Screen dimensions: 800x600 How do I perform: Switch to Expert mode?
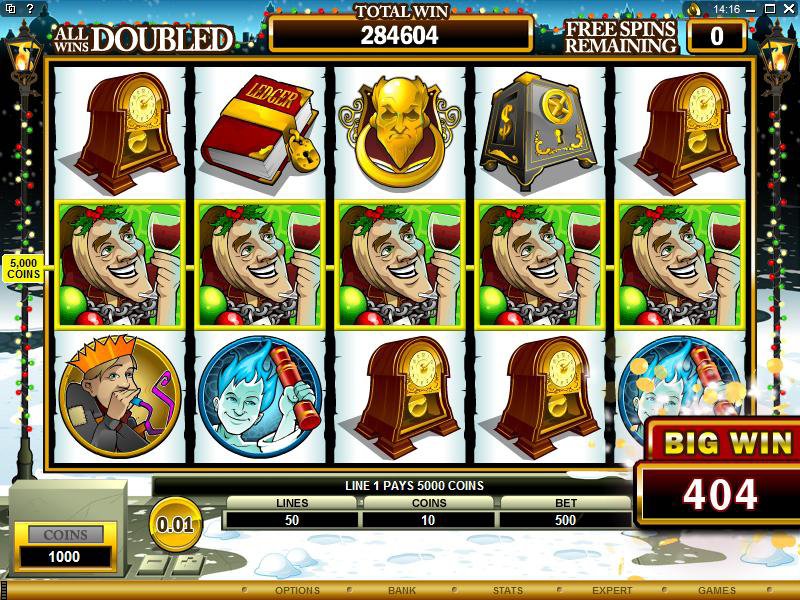pyautogui.click(x=612, y=590)
